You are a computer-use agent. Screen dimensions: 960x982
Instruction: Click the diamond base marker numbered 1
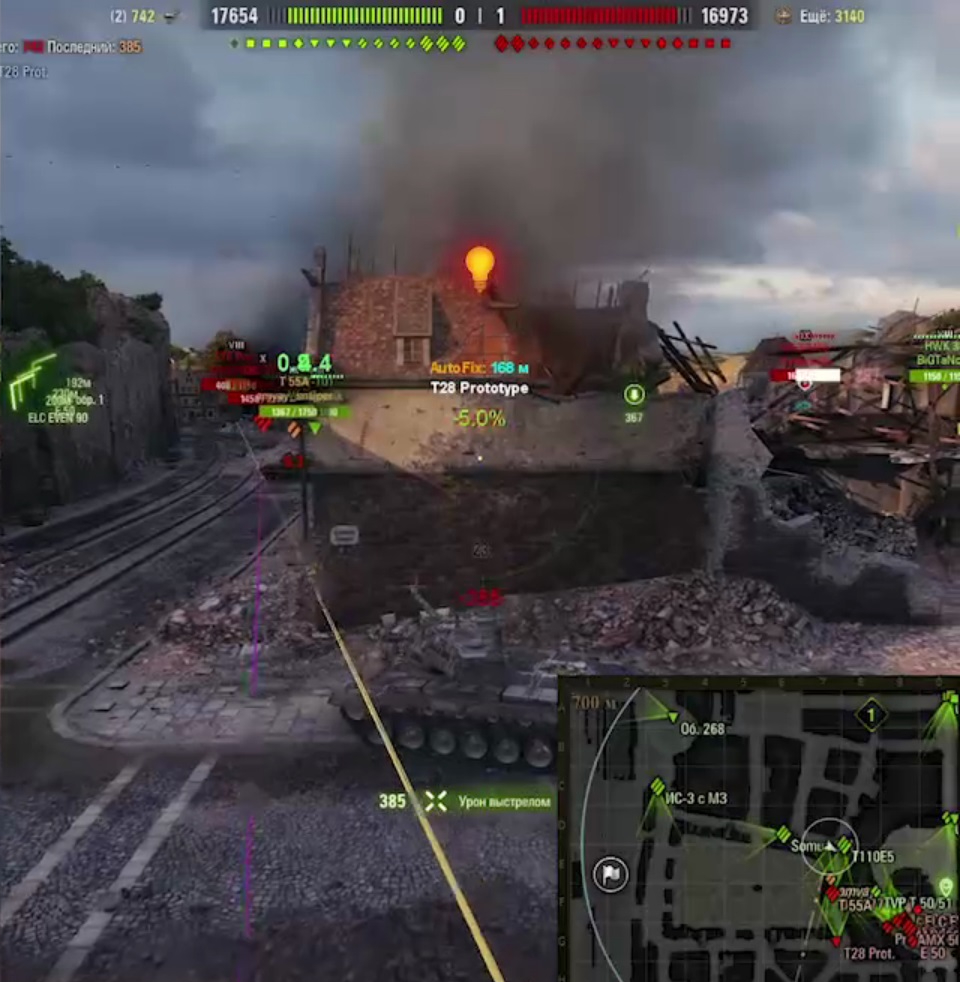[x=872, y=716]
